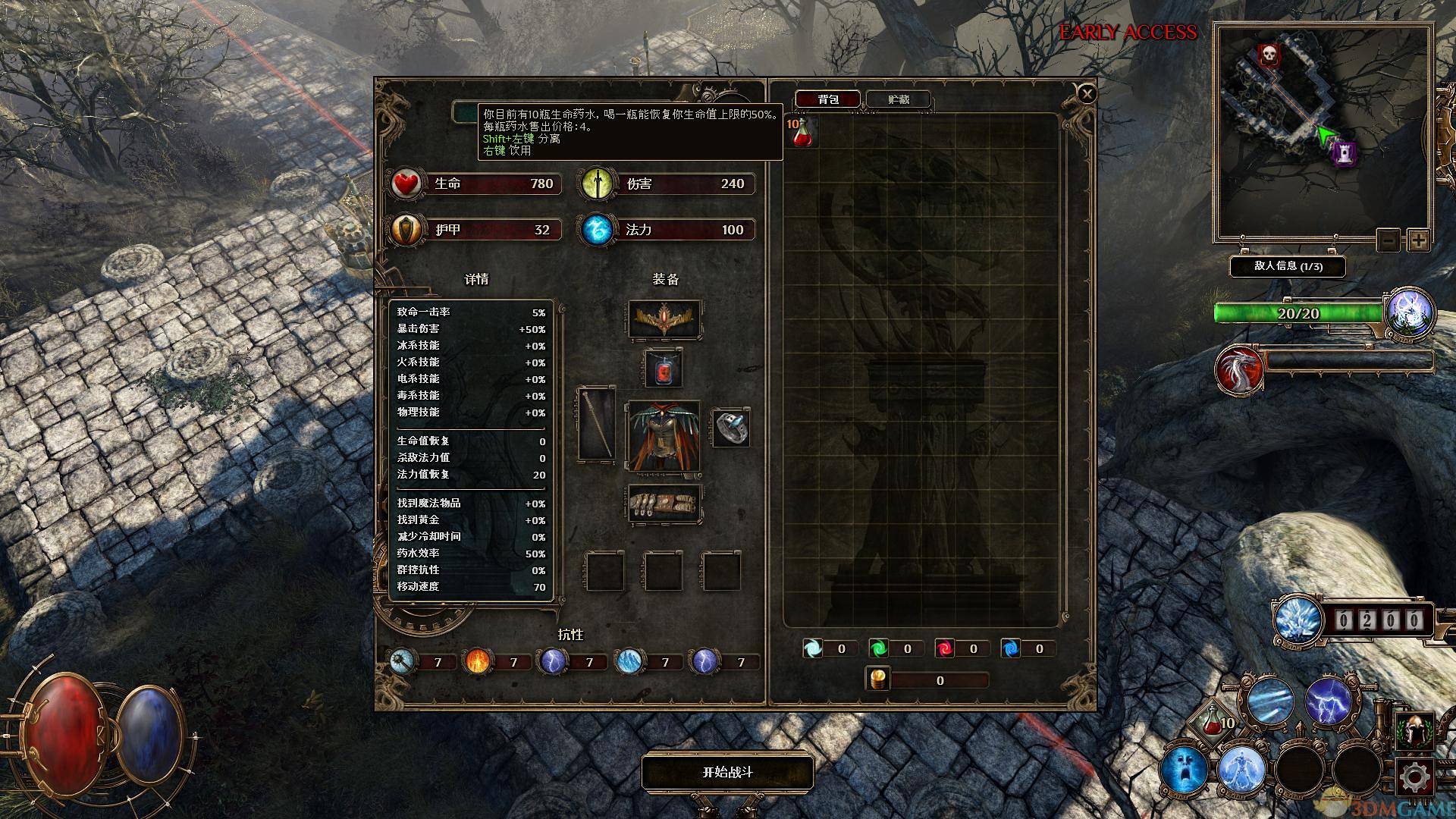
Task: Select the equipped ring slot
Action: pyautogui.click(x=730, y=428)
